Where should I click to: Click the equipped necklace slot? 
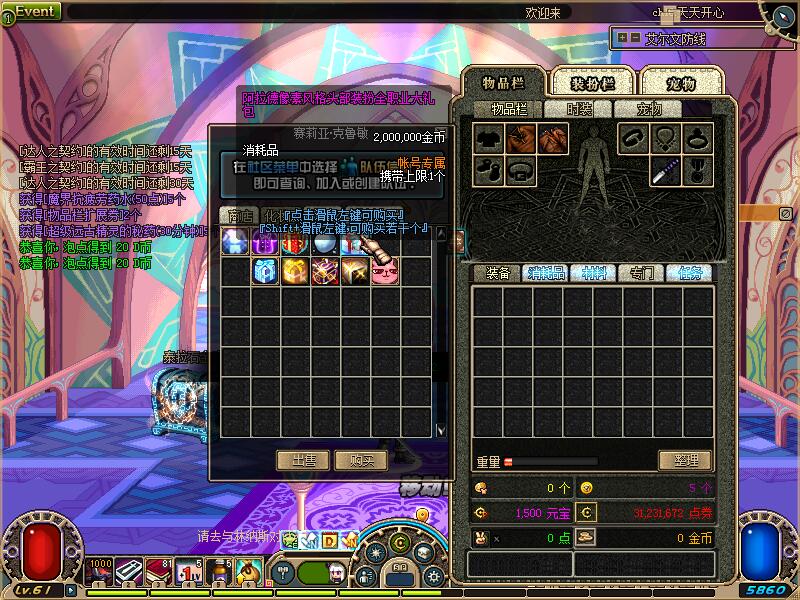click(x=663, y=139)
